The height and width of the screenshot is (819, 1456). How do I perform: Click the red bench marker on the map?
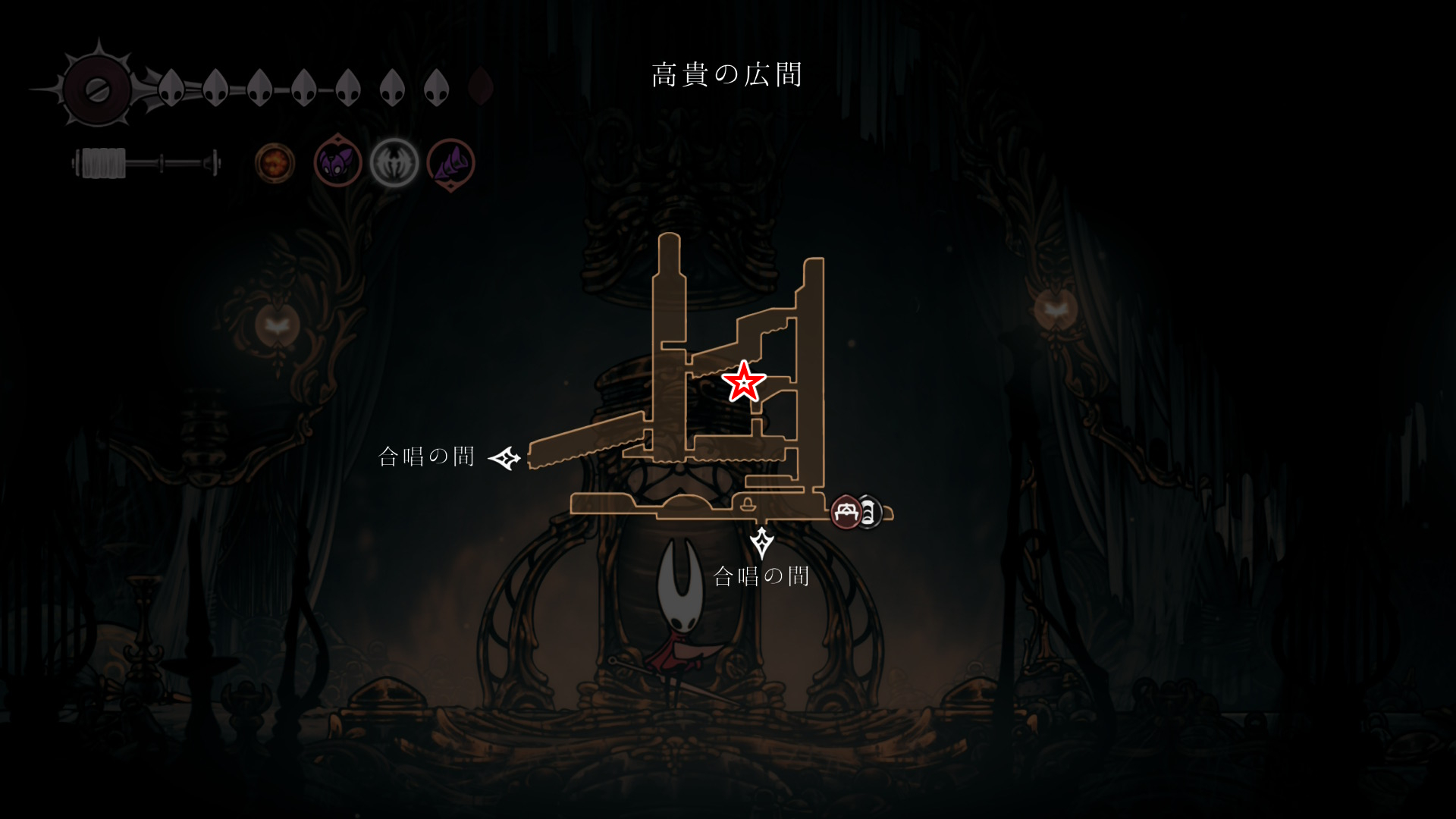tap(846, 513)
